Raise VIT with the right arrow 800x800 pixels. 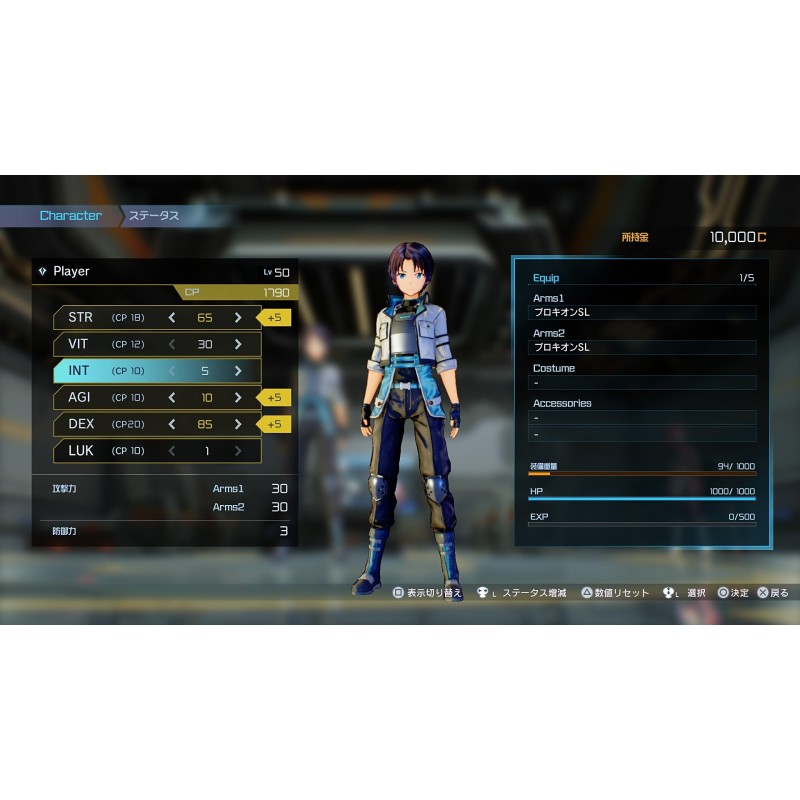(238, 344)
